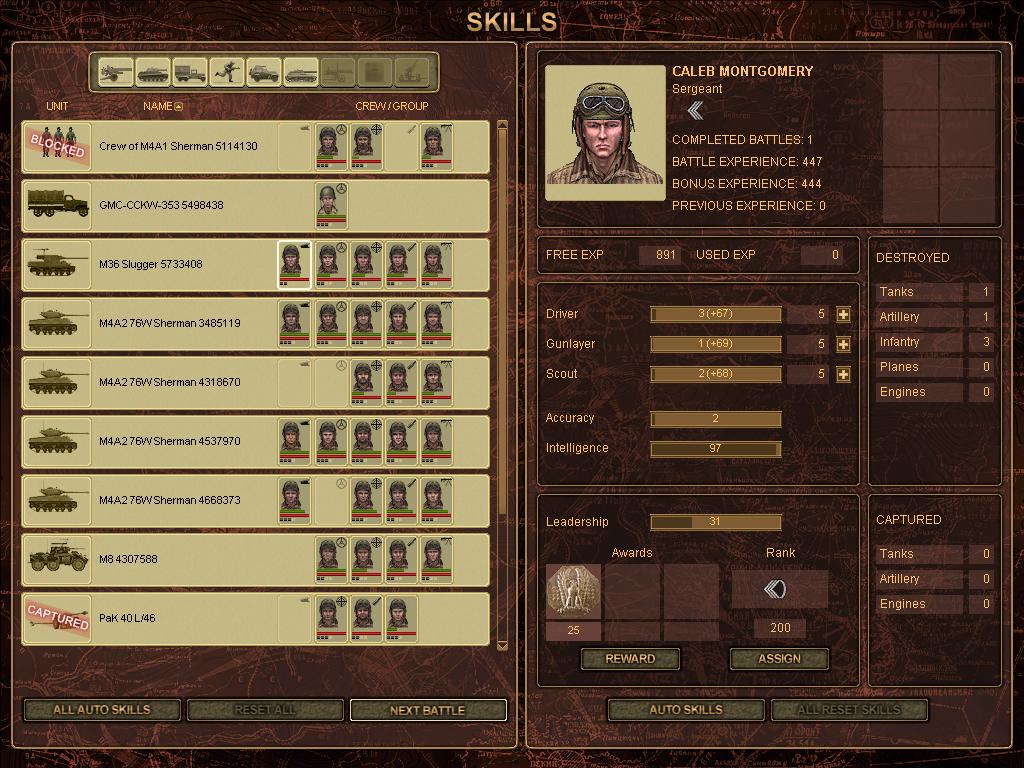This screenshot has height=768, width=1024.
Task: Select the M36 Slugger 5733408 row
Action: click(x=151, y=265)
